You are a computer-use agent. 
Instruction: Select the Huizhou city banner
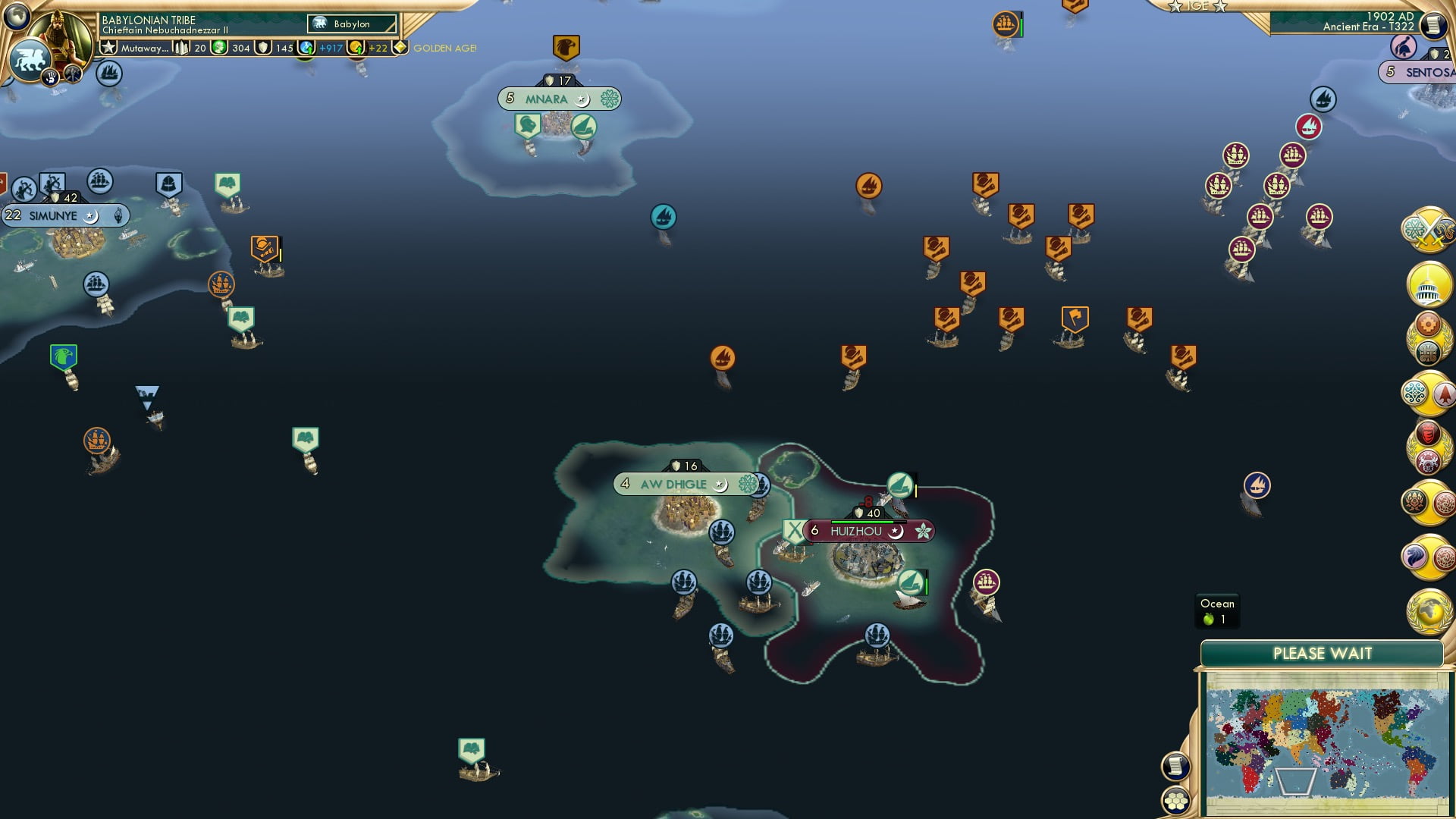[x=855, y=531]
